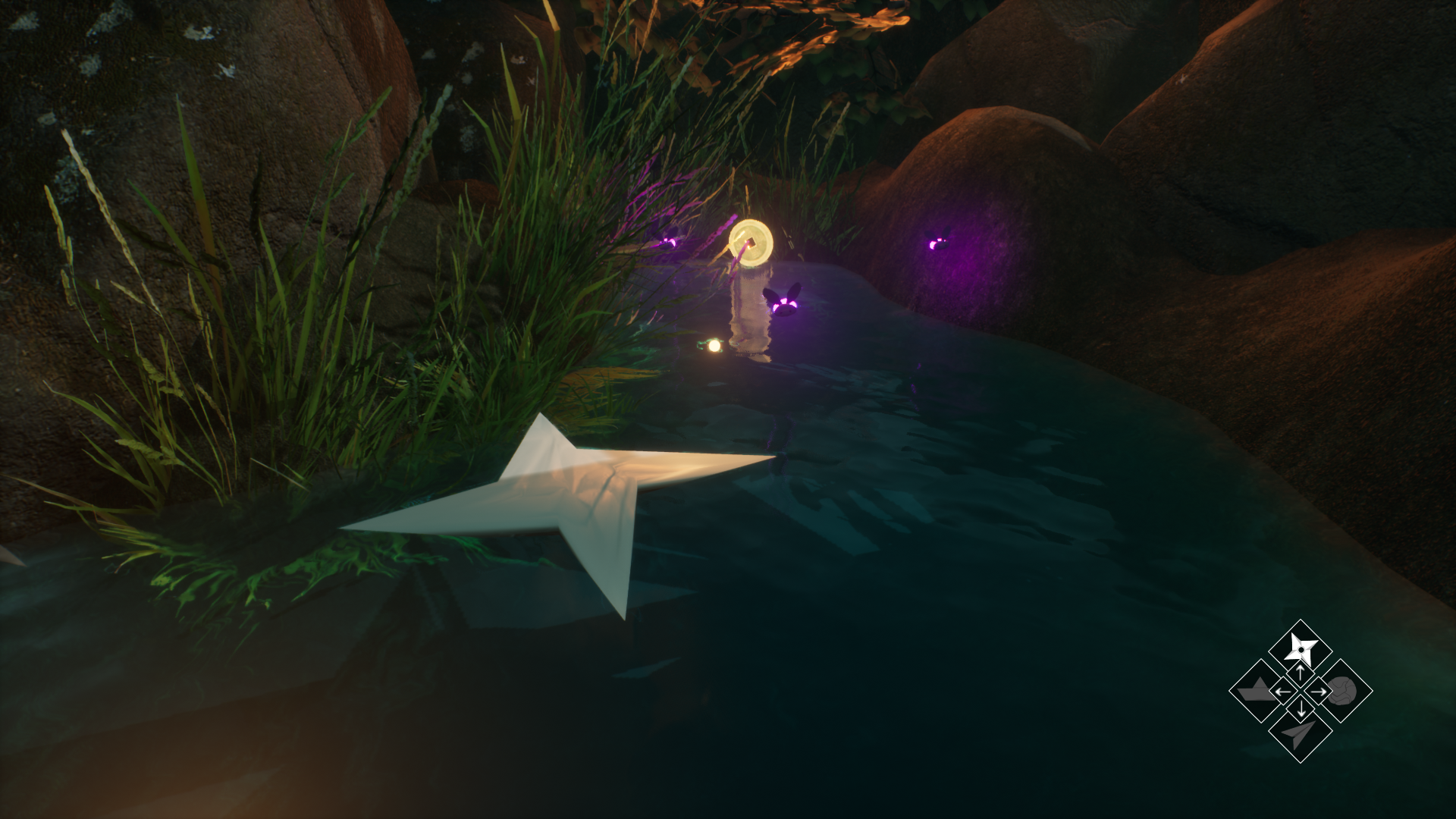Screen dimensions: 1456x819
Task: Click the center of the diamond ability selector
Action: (1301, 691)
